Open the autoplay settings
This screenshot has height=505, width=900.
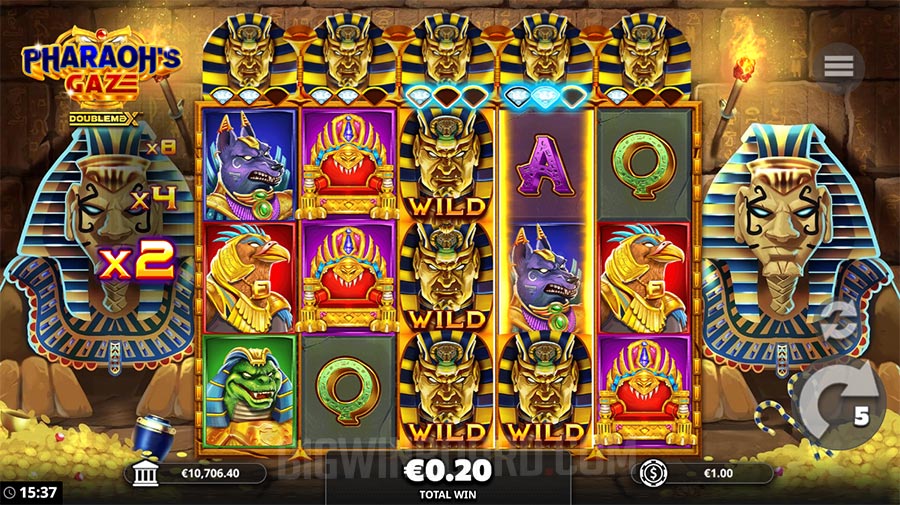click(838, 322)
